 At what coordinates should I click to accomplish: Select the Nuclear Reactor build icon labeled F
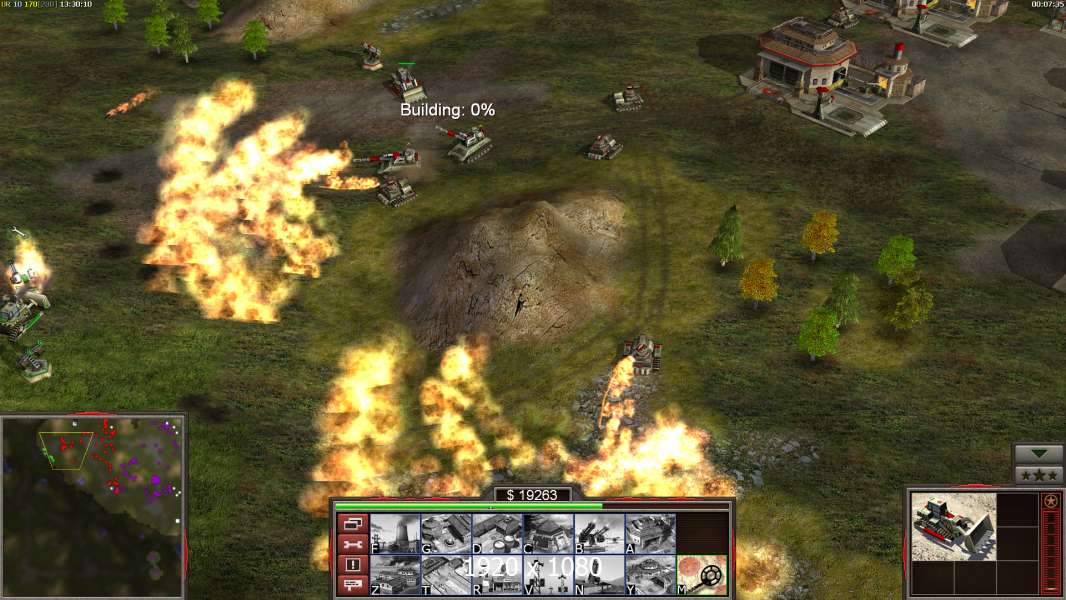tap(394, 533)
